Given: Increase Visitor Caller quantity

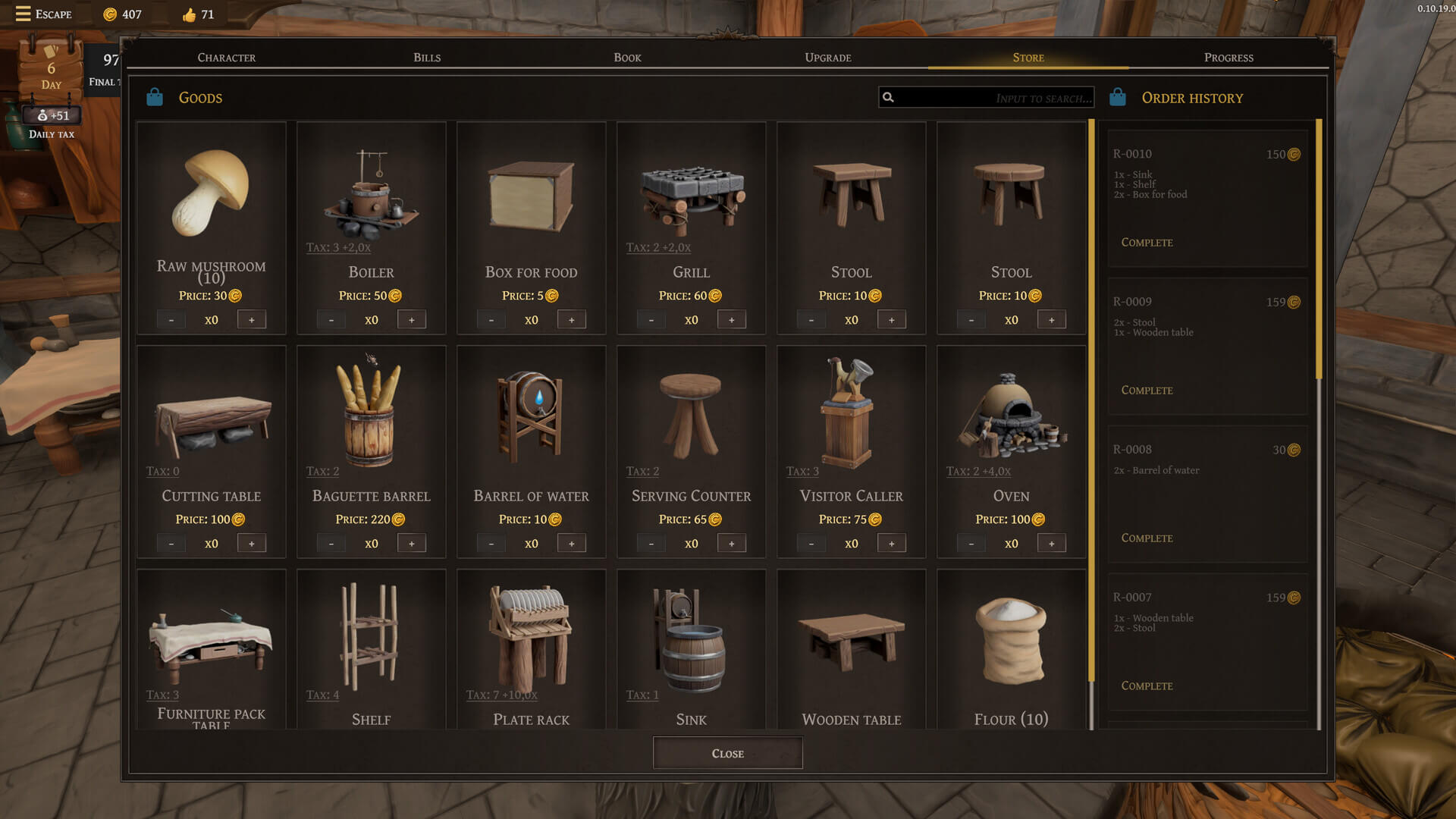Looking at the screenshot, I should point(892,544).
